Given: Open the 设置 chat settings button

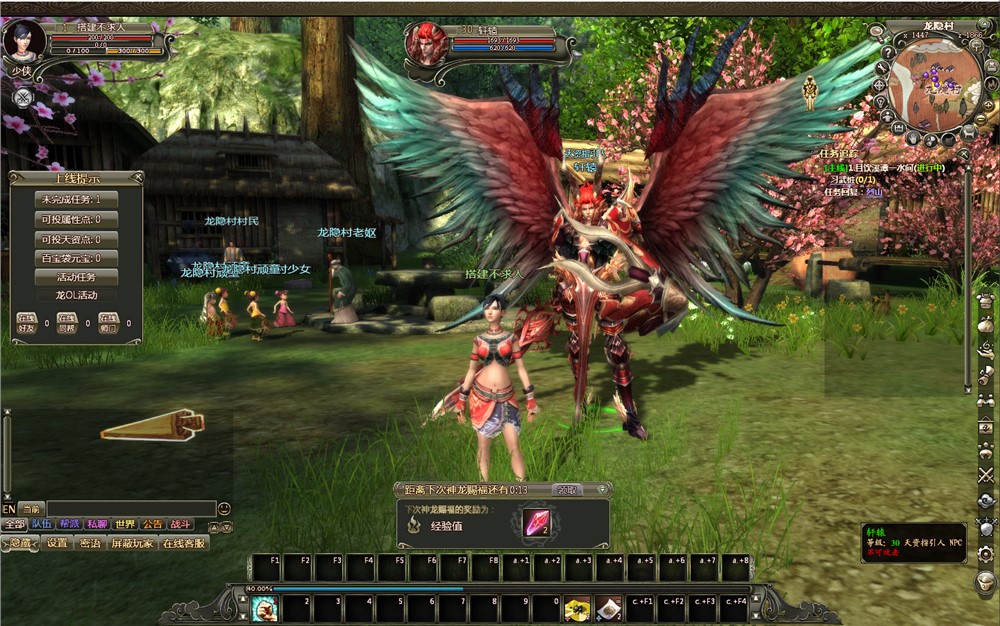Looking at the screenshot, I should tap(58, 543).
